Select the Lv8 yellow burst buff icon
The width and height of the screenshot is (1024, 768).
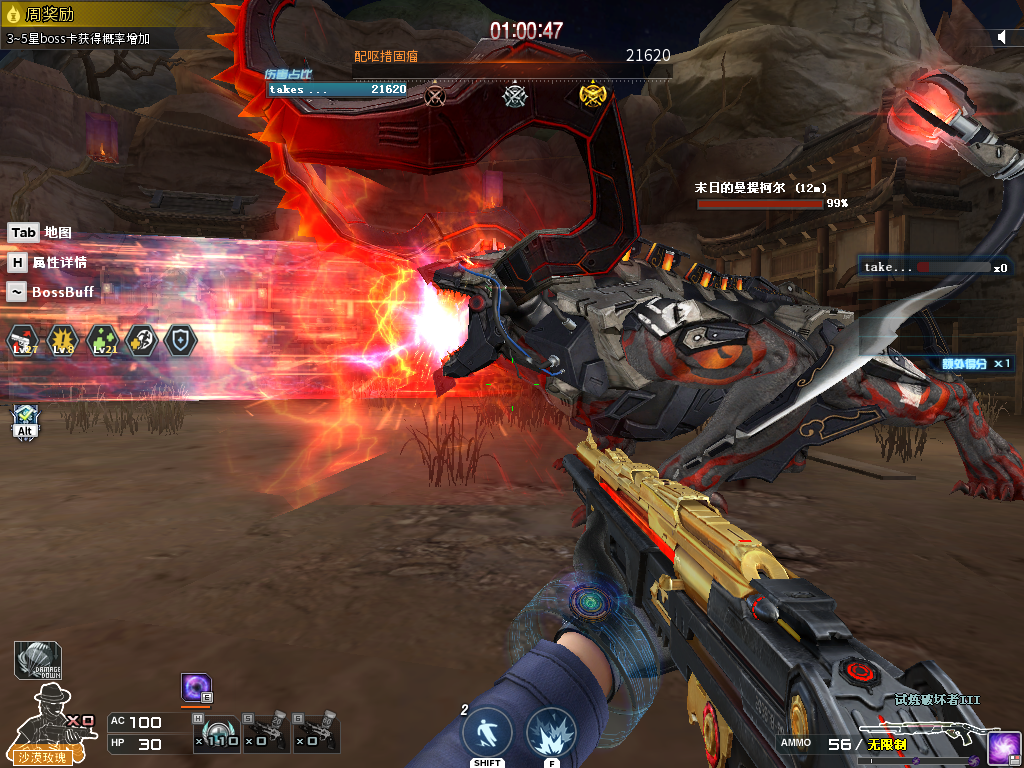coord(62,340)
